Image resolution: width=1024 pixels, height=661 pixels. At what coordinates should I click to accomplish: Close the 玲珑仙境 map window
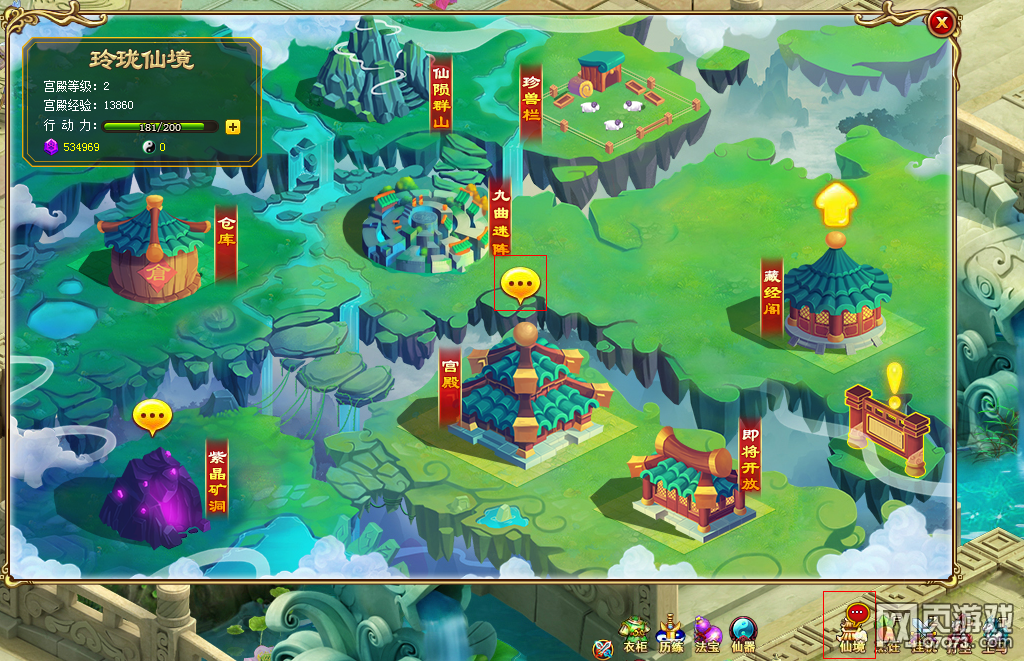click(940, 24)
